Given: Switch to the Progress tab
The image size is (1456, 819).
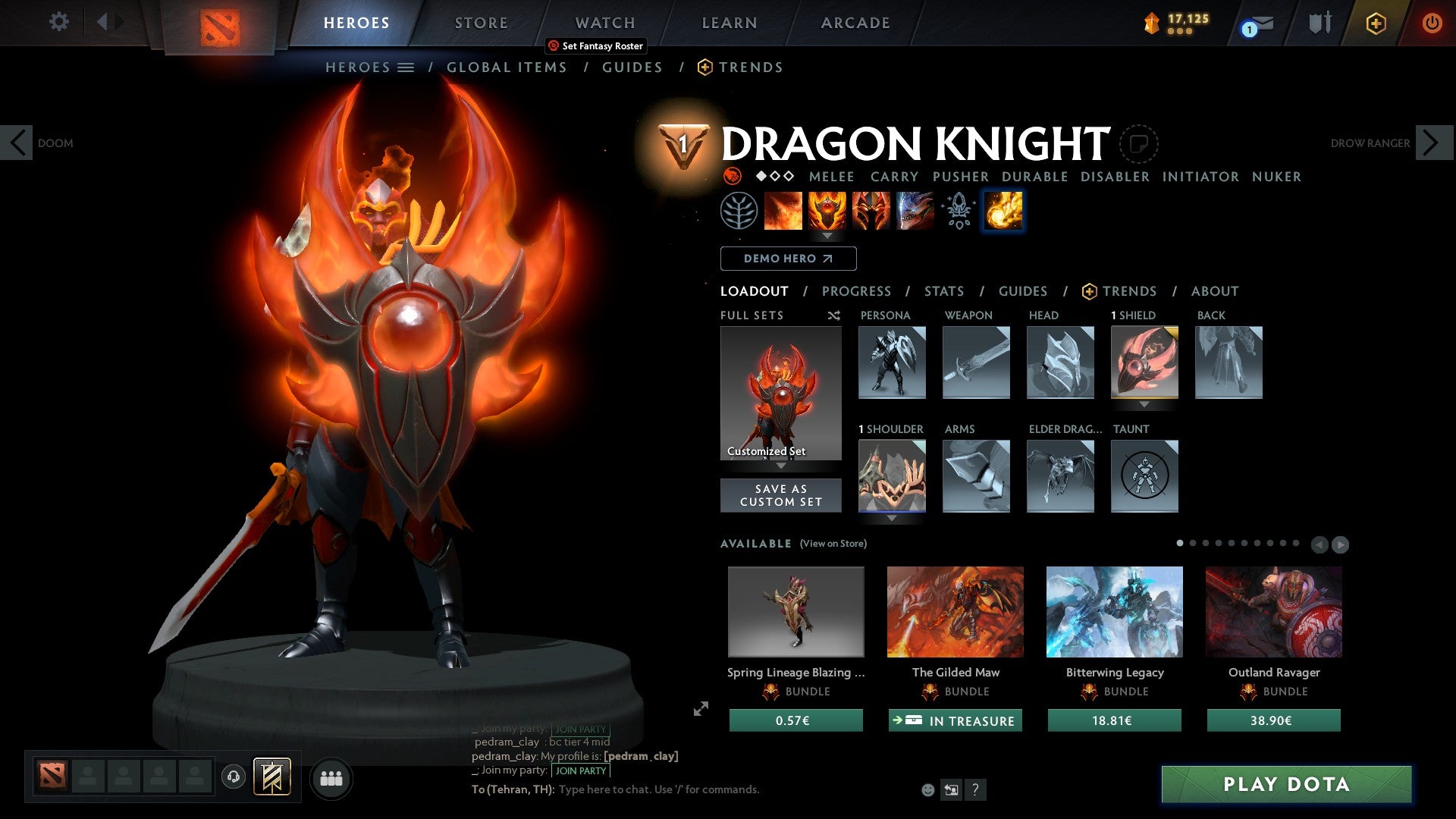Looking at the screenshot, I should tap(857, 291).
